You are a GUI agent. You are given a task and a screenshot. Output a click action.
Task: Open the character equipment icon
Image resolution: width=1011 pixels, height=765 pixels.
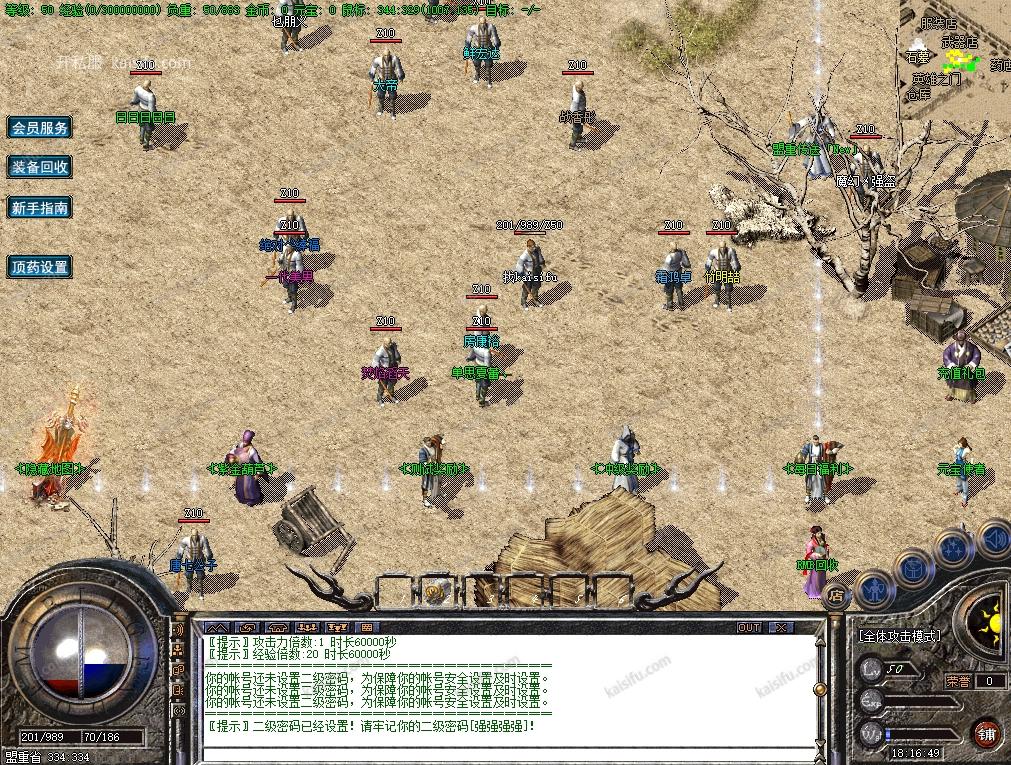tap(874, 588)
